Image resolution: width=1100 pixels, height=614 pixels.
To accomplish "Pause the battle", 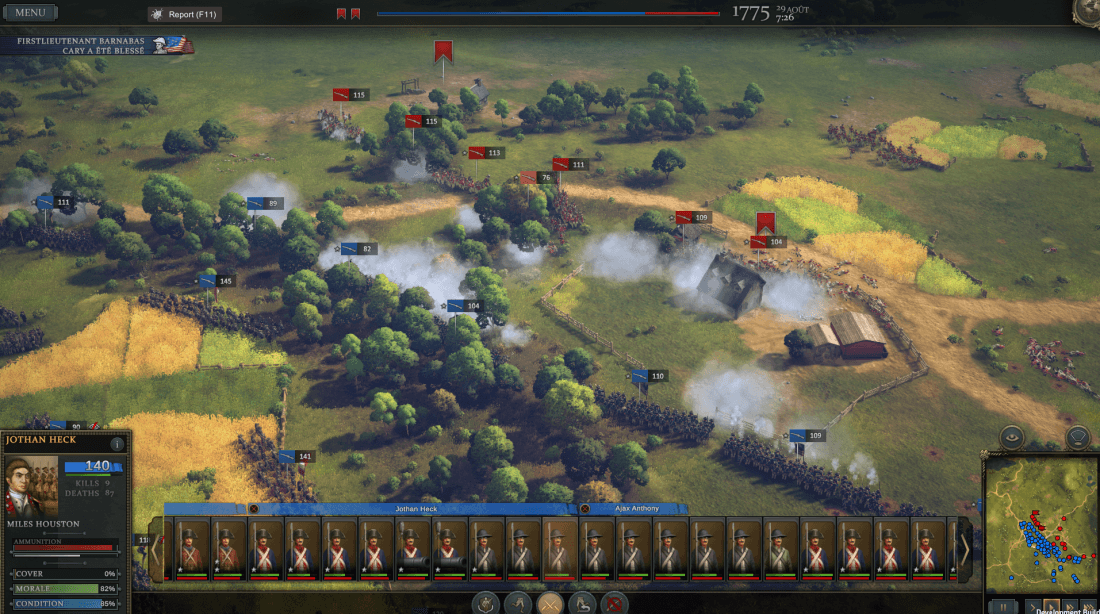I will (x=1002, y=606).
